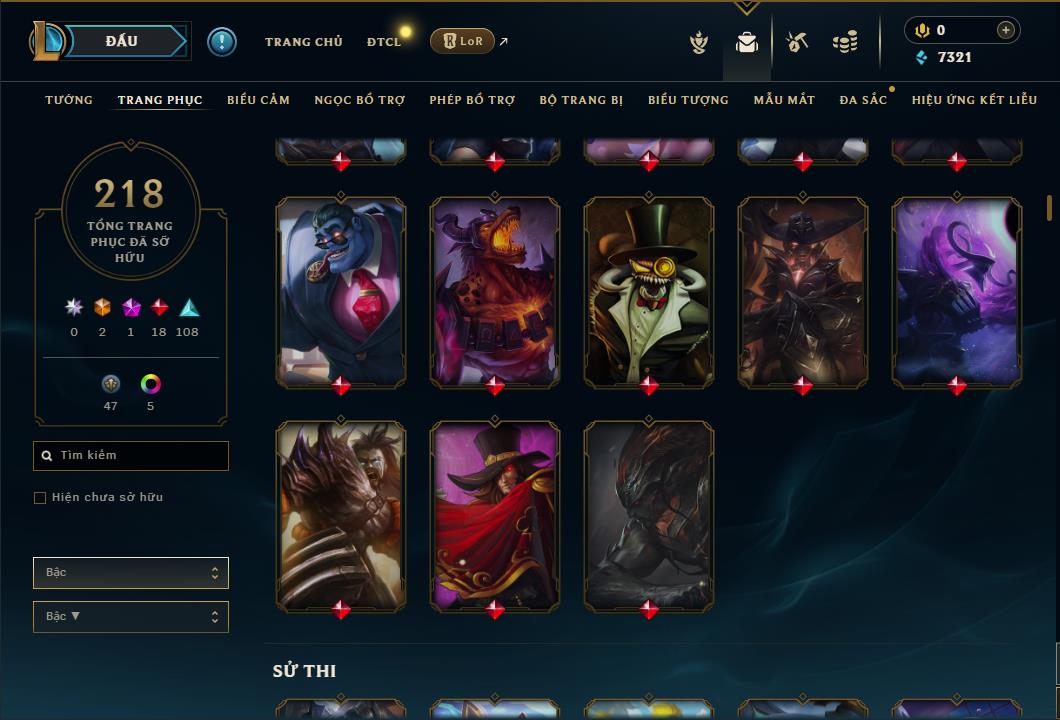Click the plus button to buy currency
1060x720 pixels.
coord(1006,31)
